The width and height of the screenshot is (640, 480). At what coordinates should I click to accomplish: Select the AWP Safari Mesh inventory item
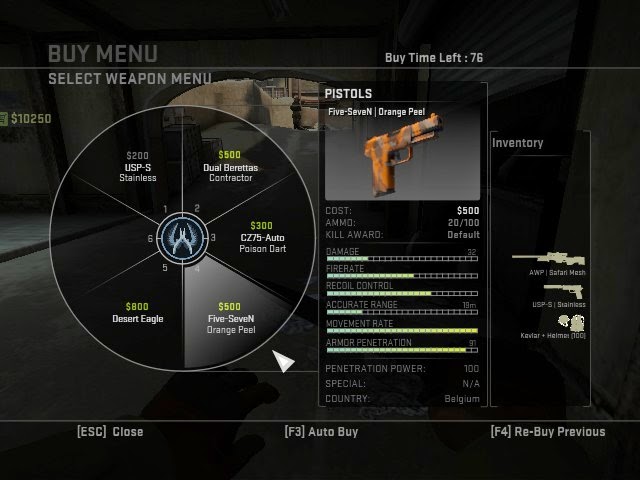pyautogui.click(x=550, y=260)
